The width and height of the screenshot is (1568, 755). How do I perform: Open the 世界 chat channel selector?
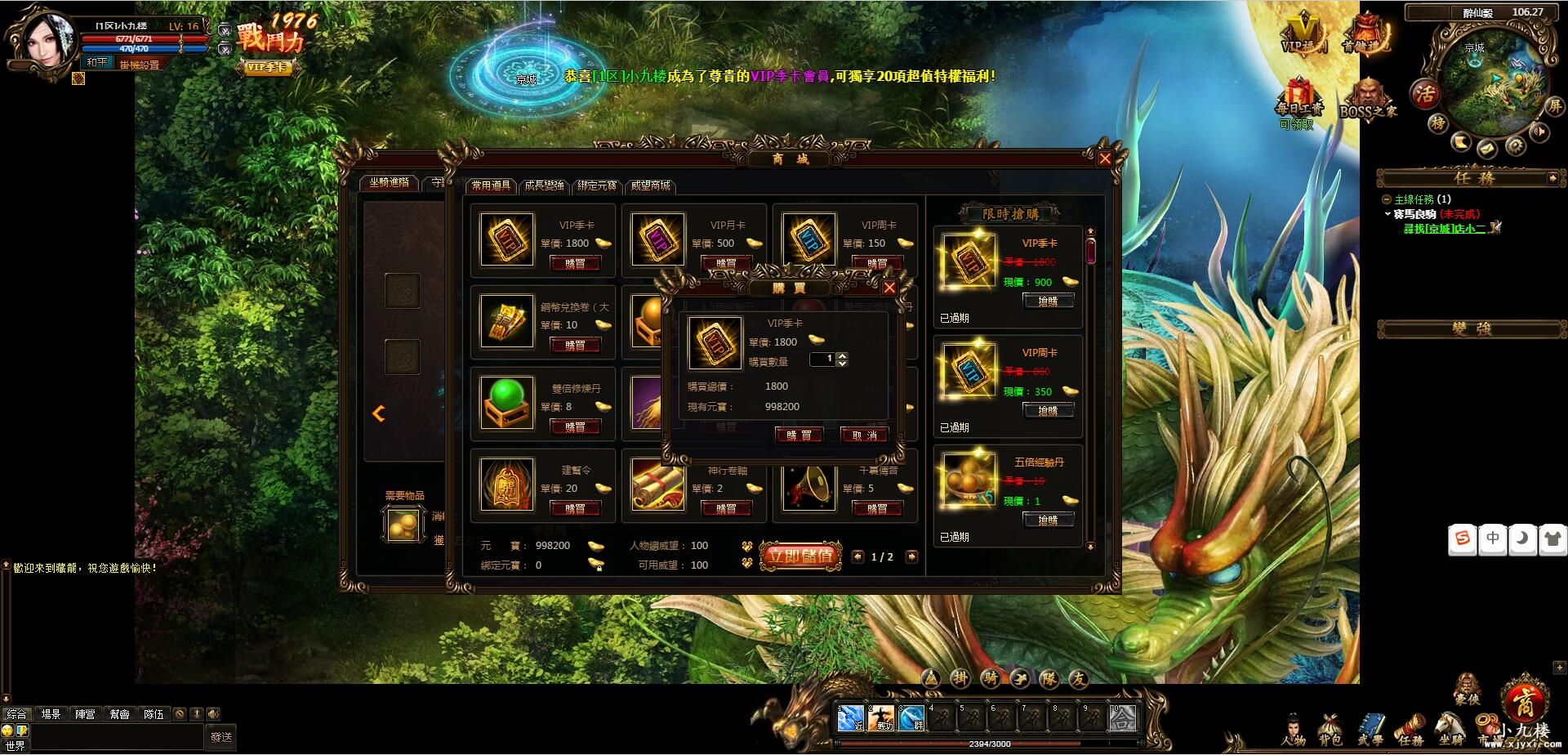tap(16, 746)
